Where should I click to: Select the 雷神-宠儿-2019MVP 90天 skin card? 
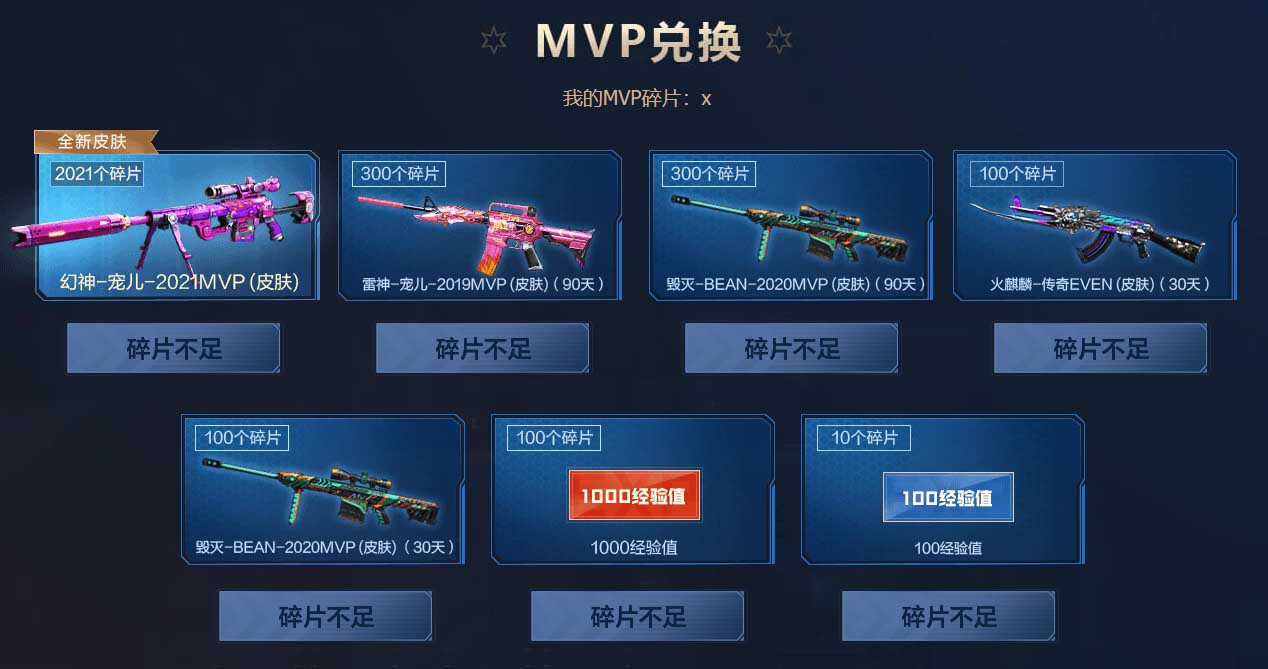click(483, 226)
